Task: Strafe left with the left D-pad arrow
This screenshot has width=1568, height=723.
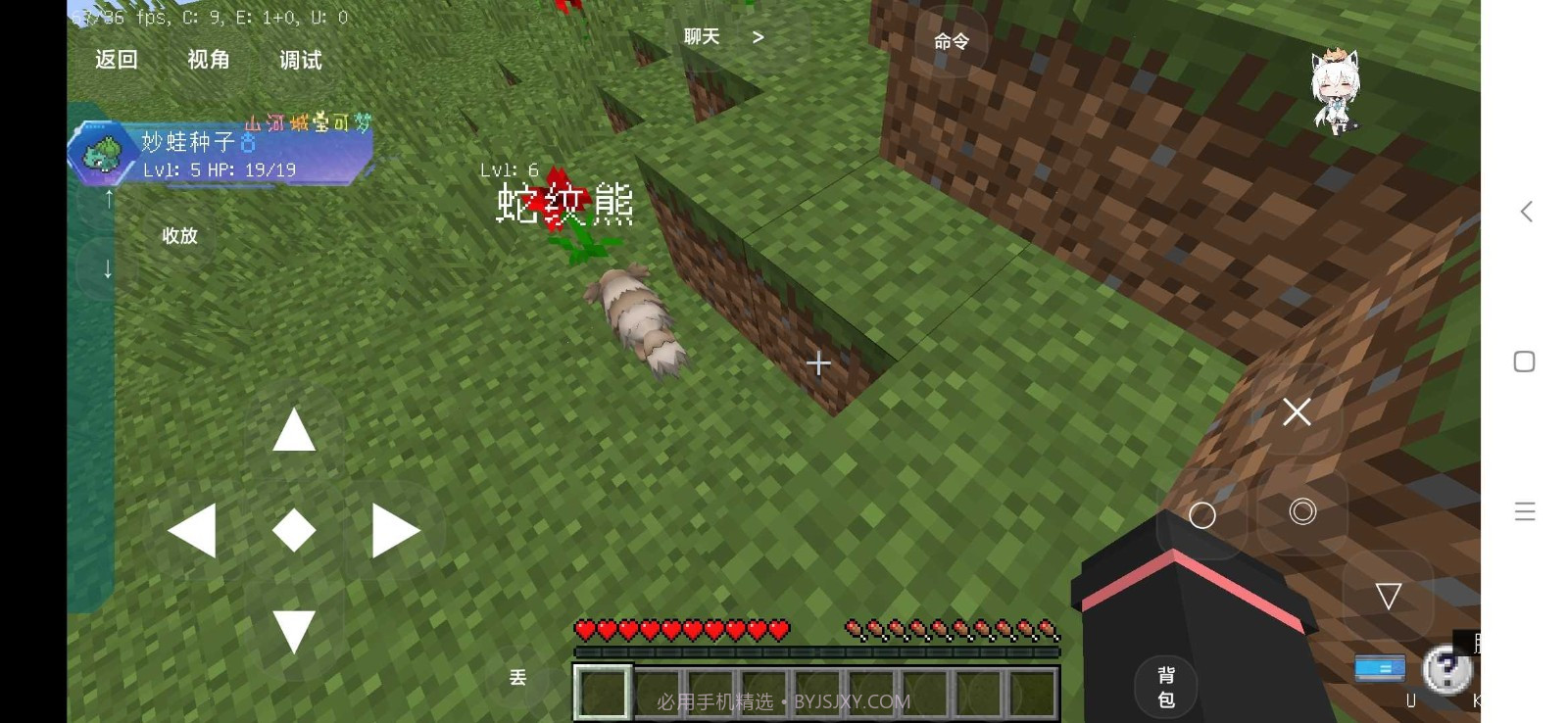Action: click(192, 531)
